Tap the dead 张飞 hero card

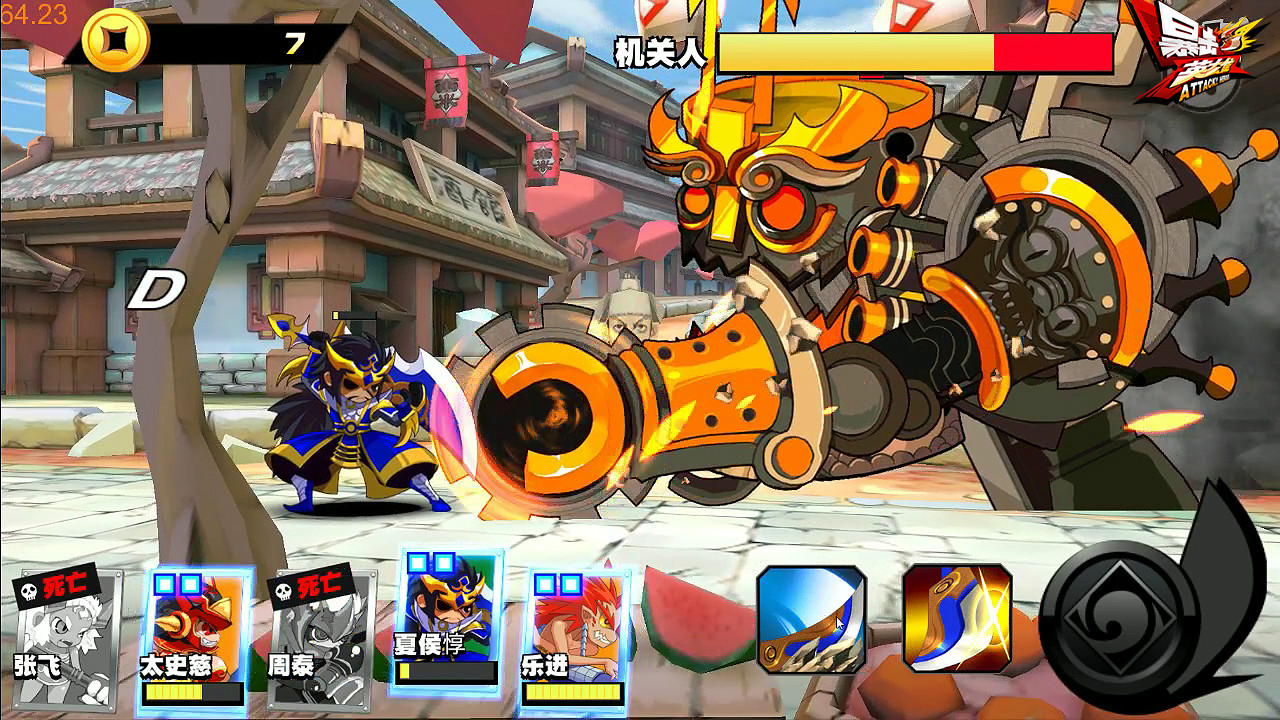[x=67, y=638]
